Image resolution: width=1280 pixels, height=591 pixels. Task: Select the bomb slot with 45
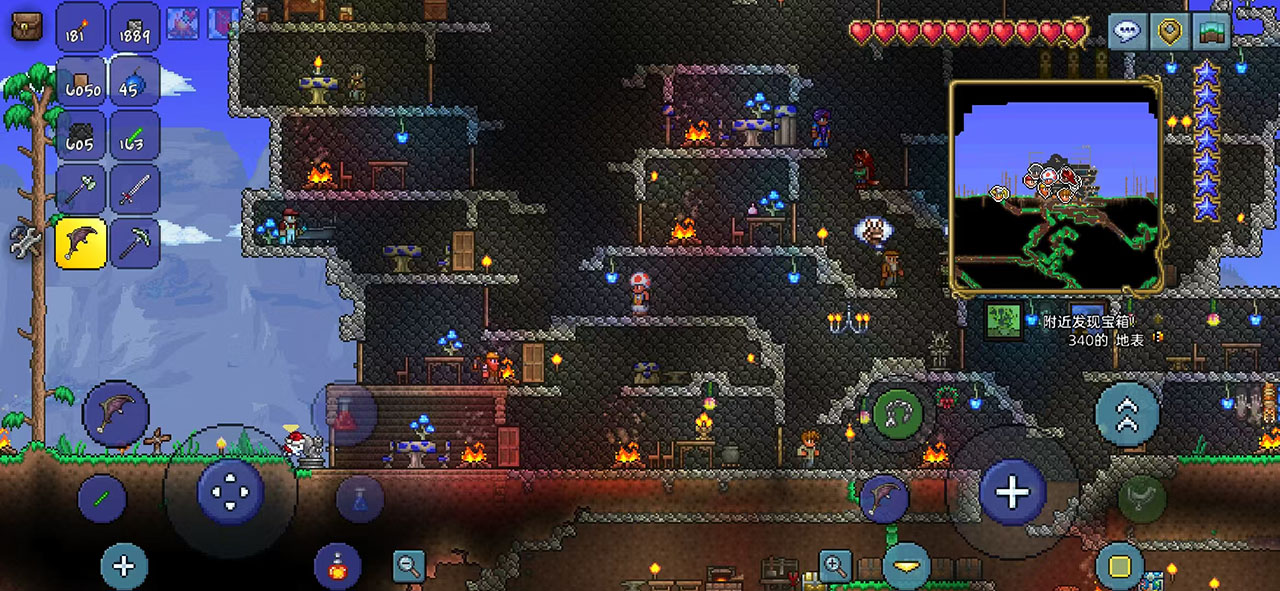coord(134,80)
